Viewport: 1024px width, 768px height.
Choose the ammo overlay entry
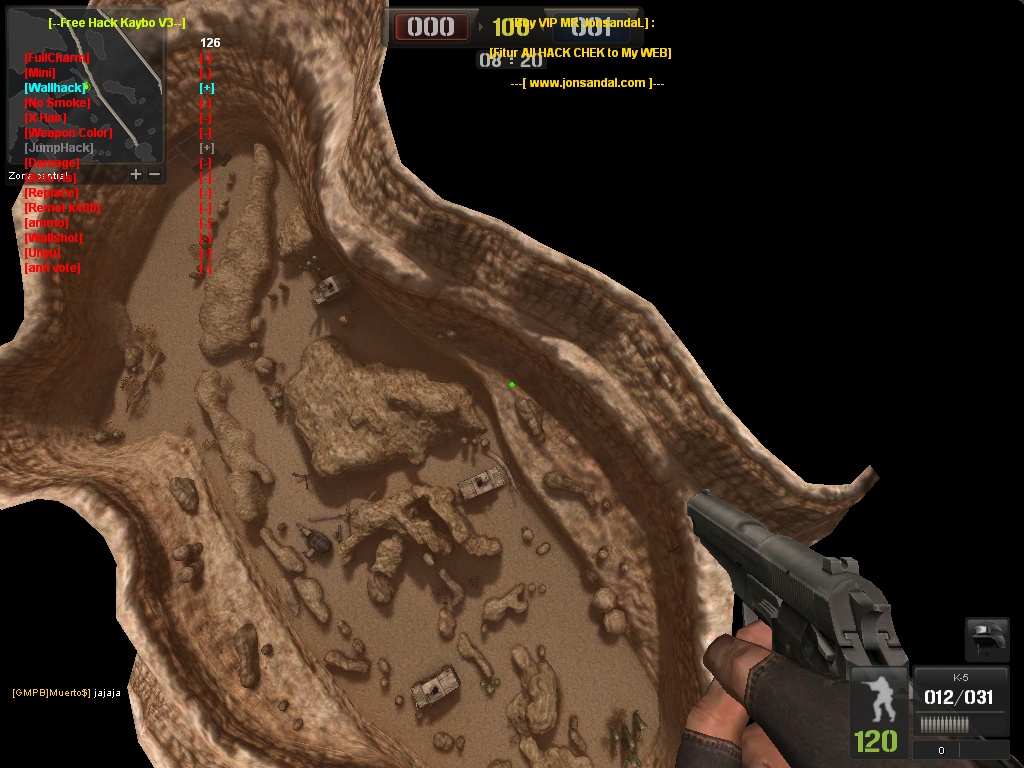[46, 223]
